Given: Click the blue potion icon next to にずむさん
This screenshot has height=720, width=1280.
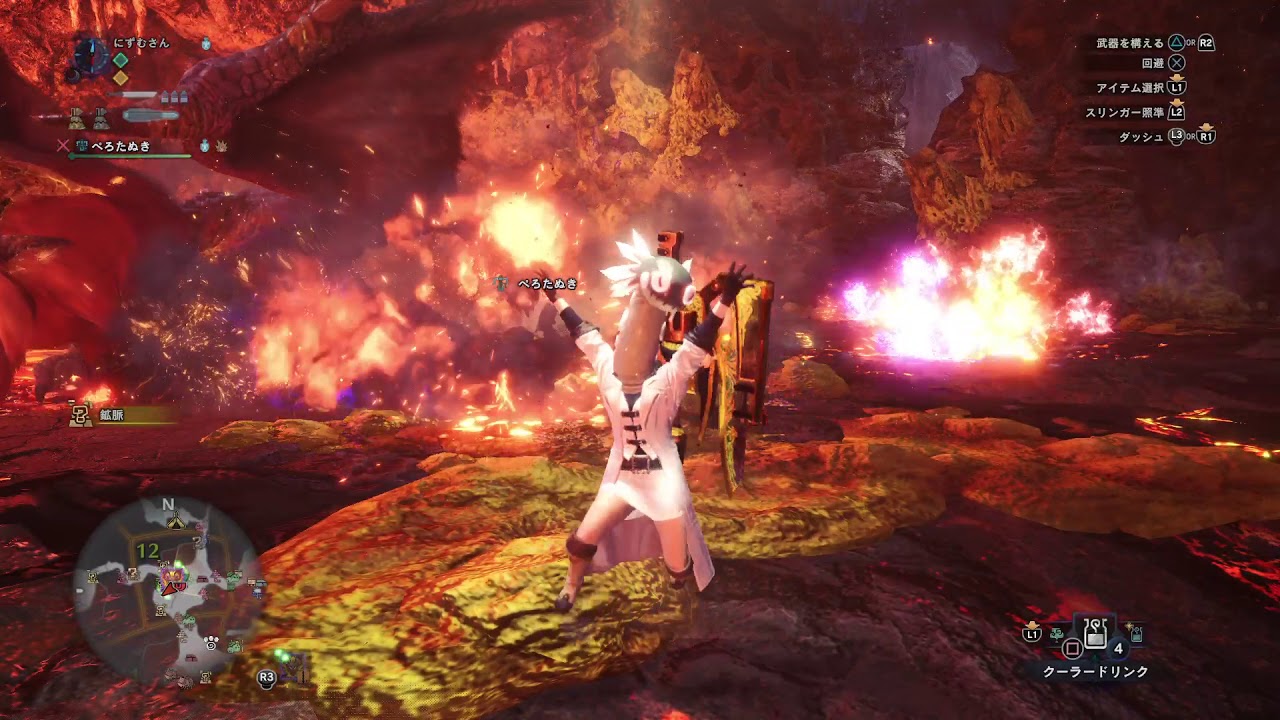Looking at the screenshot, I should pyautogui.click(x=206, y=44).
